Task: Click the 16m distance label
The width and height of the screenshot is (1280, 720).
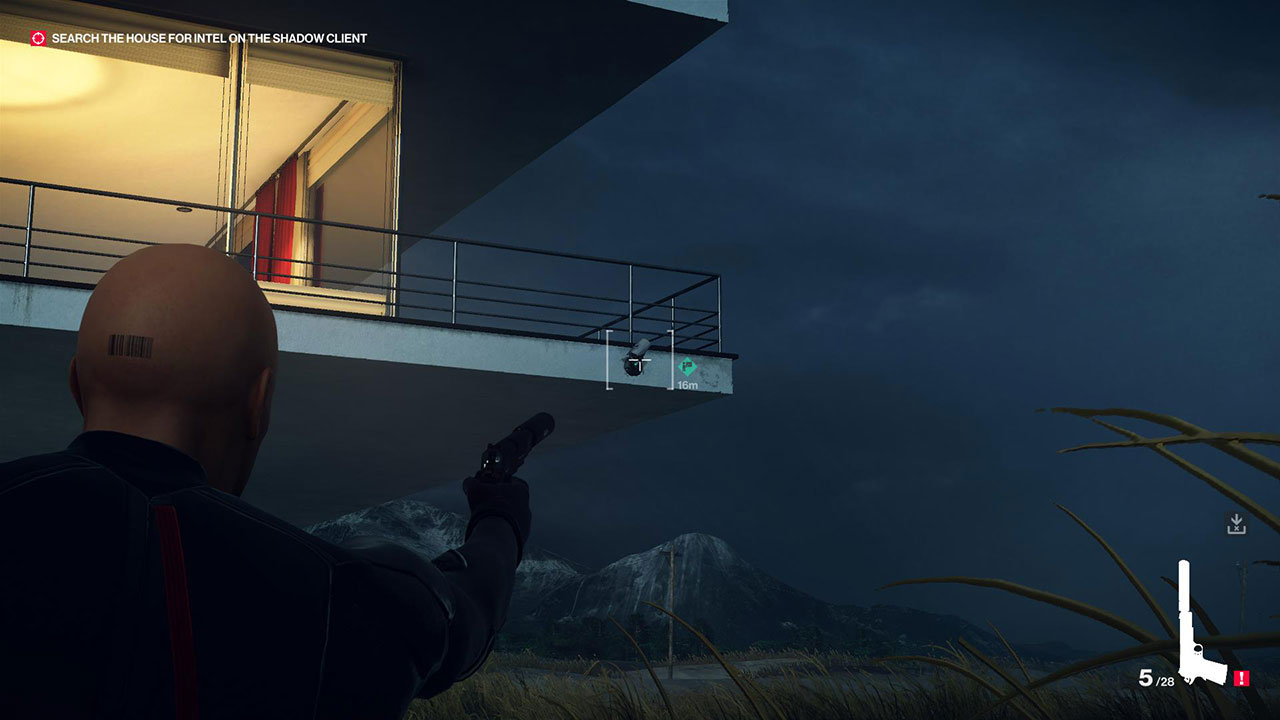Action: (x=687, y=384)
